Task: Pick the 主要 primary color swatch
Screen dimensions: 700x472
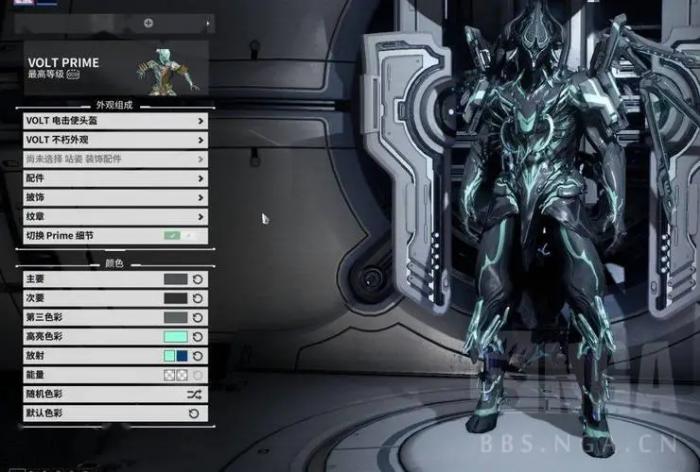Action: (x=175, y=279)
